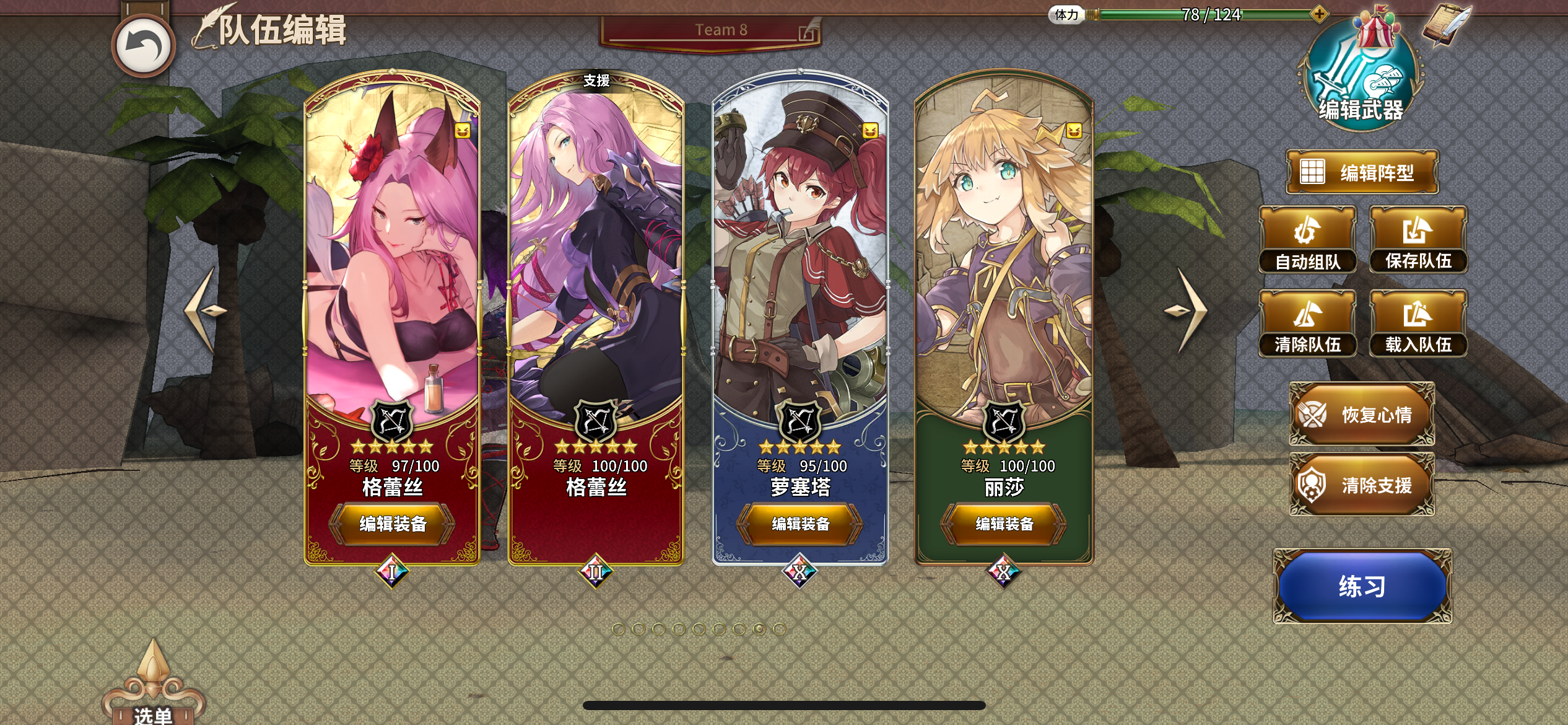Use 恢复心情 to restore mood

[x=1362, y=413]
